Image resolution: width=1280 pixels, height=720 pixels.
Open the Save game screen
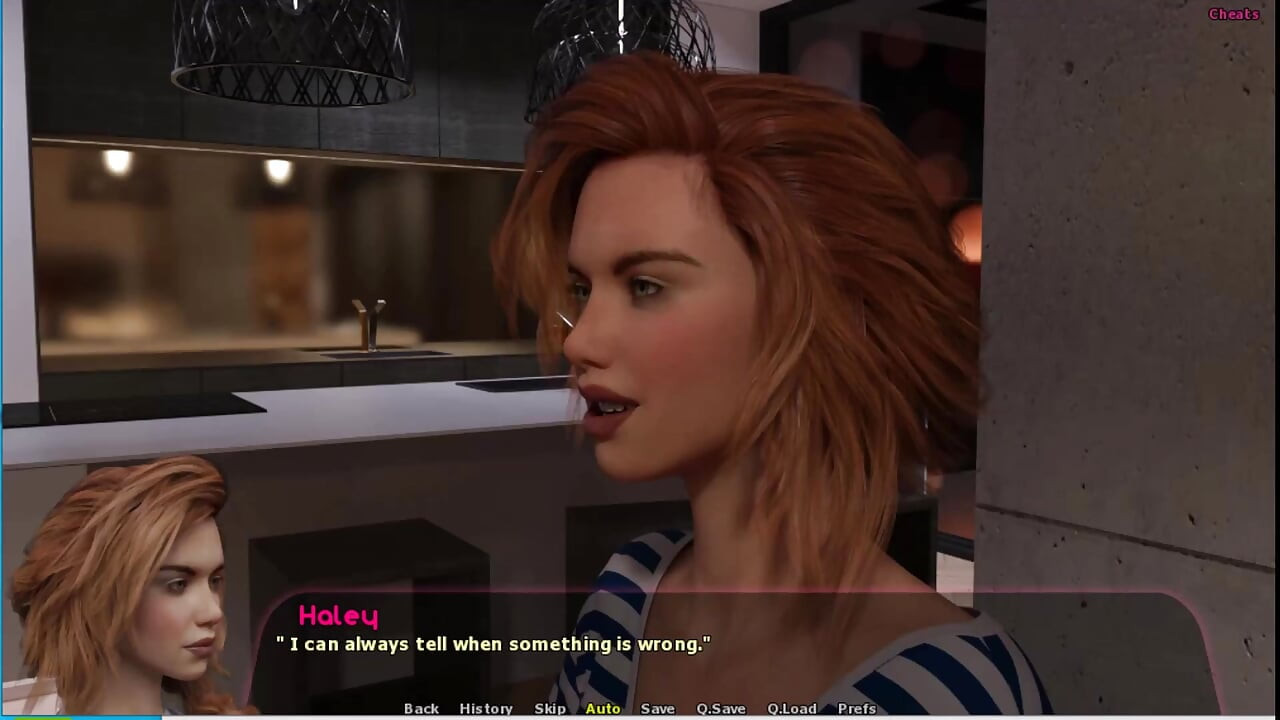[657, 708]
